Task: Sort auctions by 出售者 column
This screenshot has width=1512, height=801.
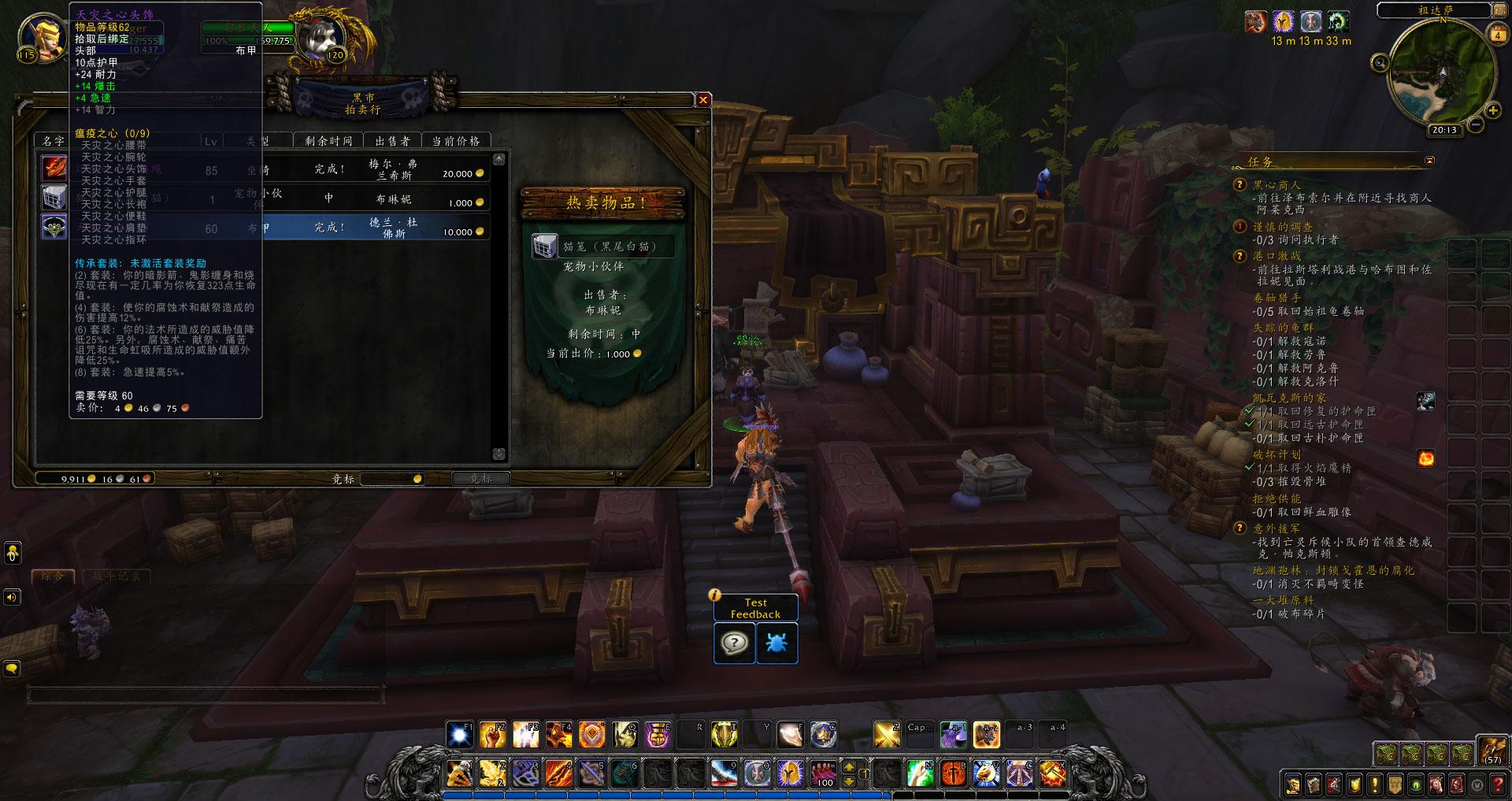Action: [392, 141]
